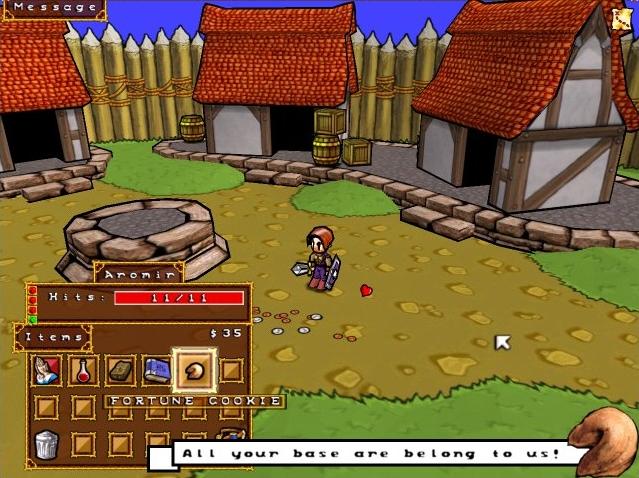Open the treasure map icon
The height and width of the screenshot is (478, 639).
[x=621, y=19]
